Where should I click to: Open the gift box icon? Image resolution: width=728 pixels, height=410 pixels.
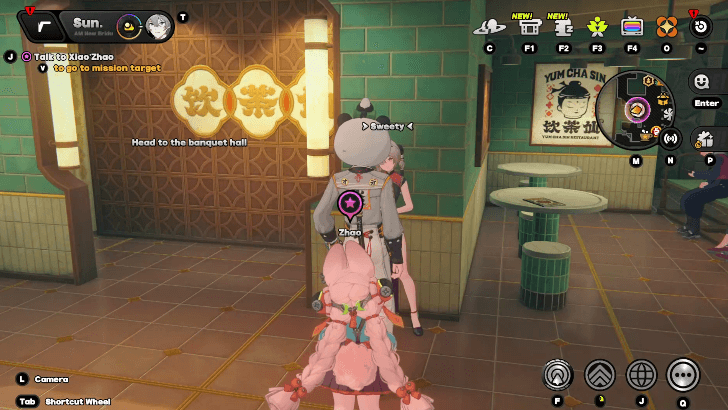click(x=704, y=139)
